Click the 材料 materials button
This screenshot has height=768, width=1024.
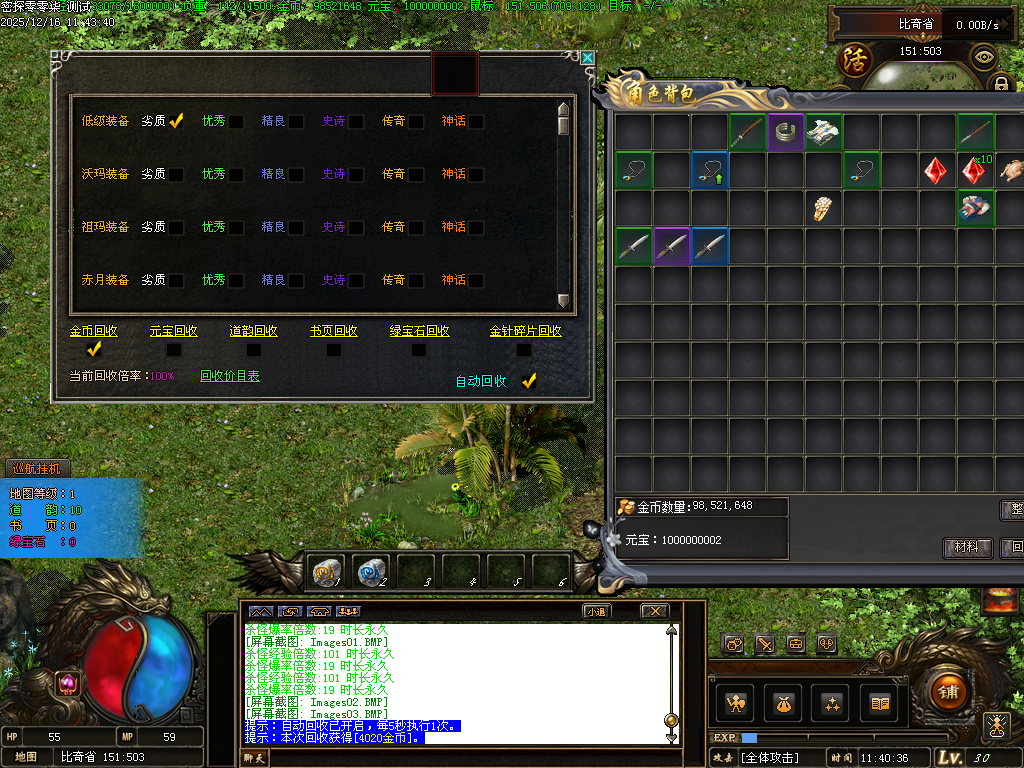[x=966, y=547]
